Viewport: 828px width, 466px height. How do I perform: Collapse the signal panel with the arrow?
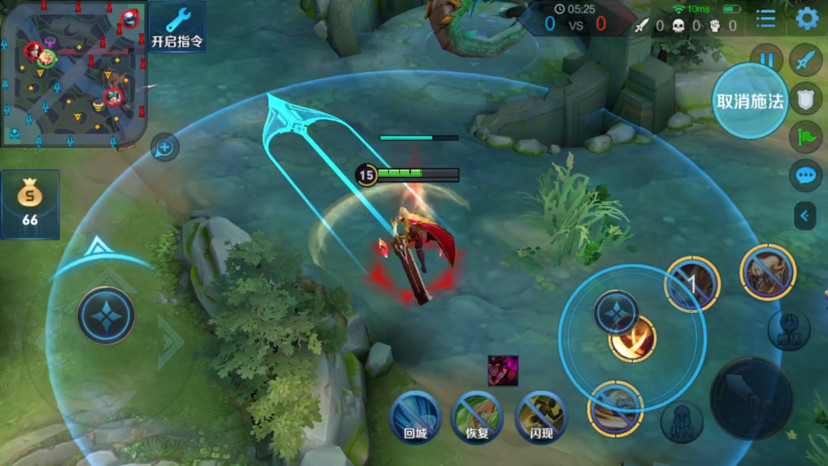pos(805,215)
